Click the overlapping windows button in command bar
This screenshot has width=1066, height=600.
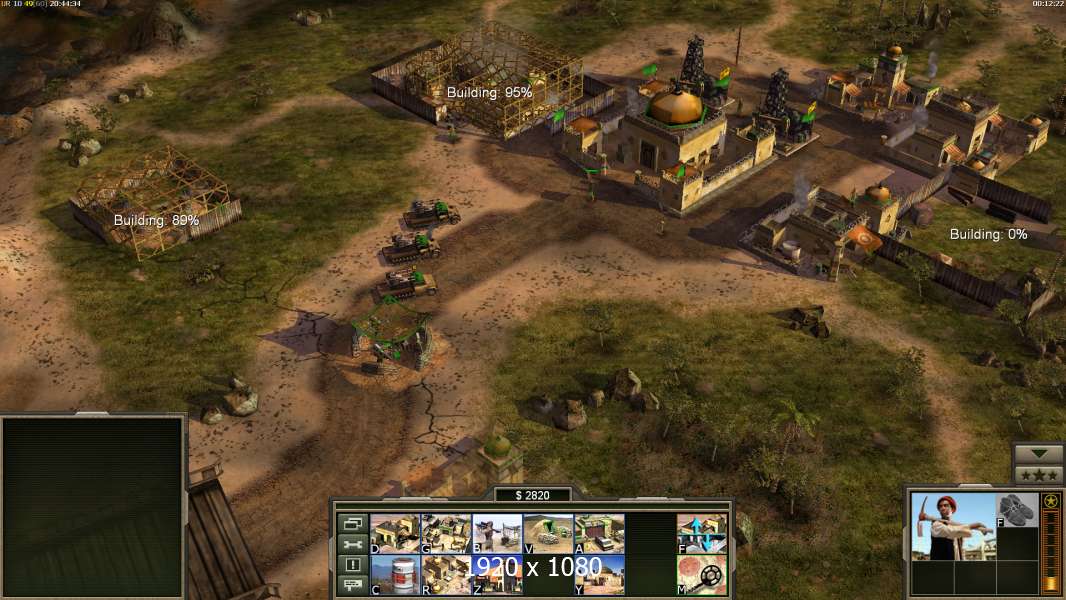point(352,523)
